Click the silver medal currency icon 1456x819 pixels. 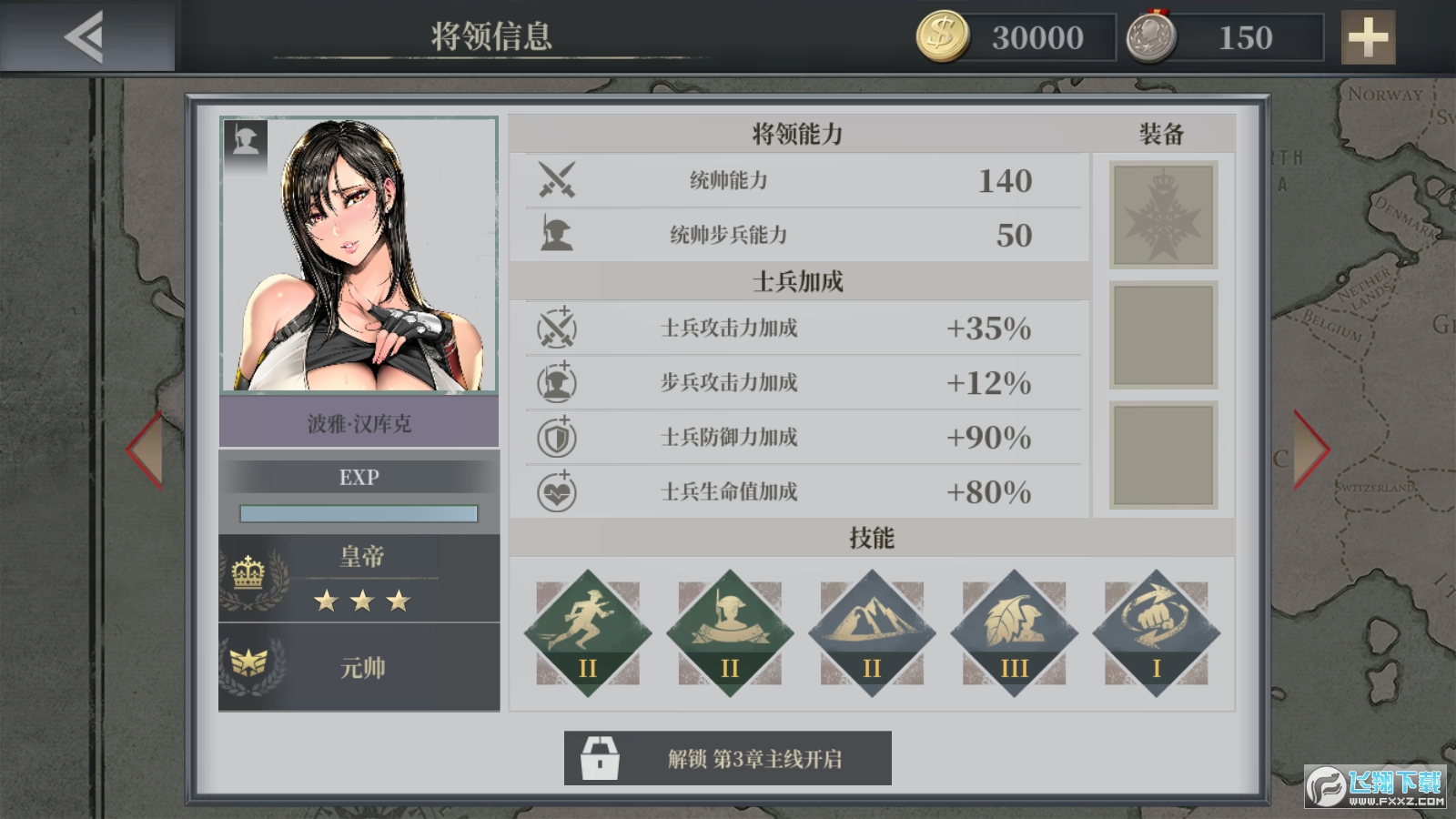coord(1154,36)
